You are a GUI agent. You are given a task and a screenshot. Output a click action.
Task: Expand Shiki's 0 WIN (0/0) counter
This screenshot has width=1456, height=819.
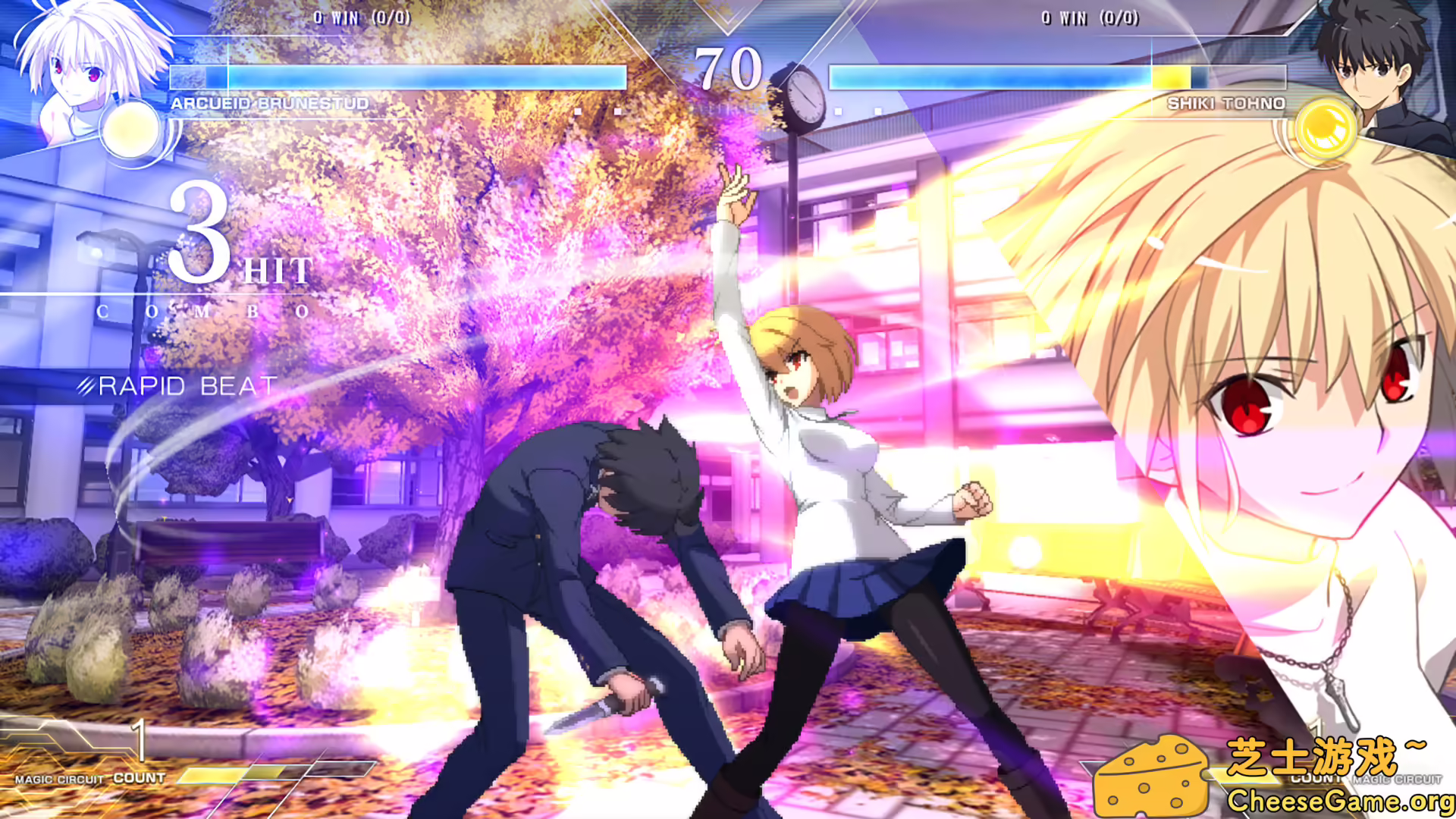[1092, 18]
